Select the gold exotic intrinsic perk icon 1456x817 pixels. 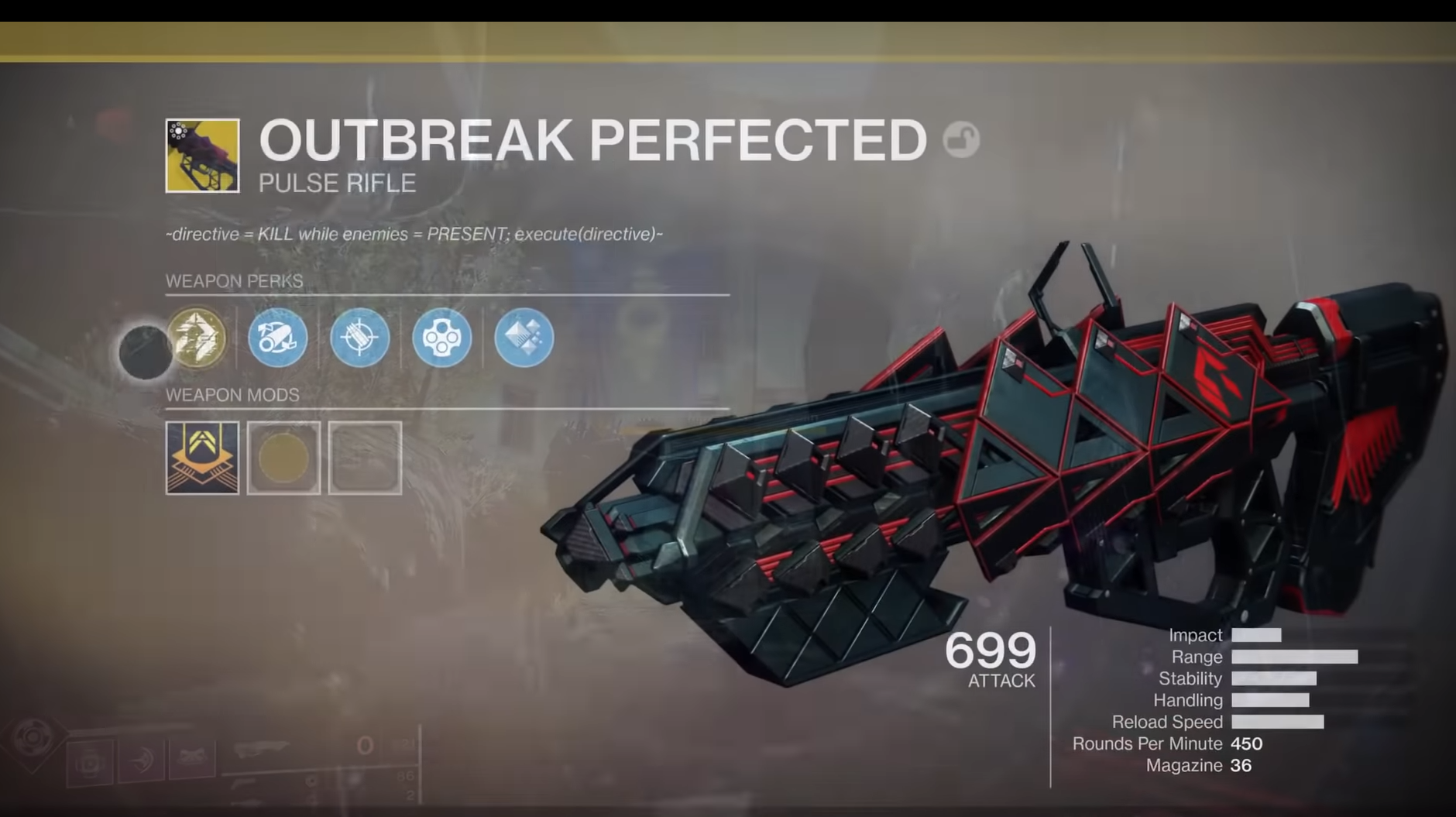[197, 338]
